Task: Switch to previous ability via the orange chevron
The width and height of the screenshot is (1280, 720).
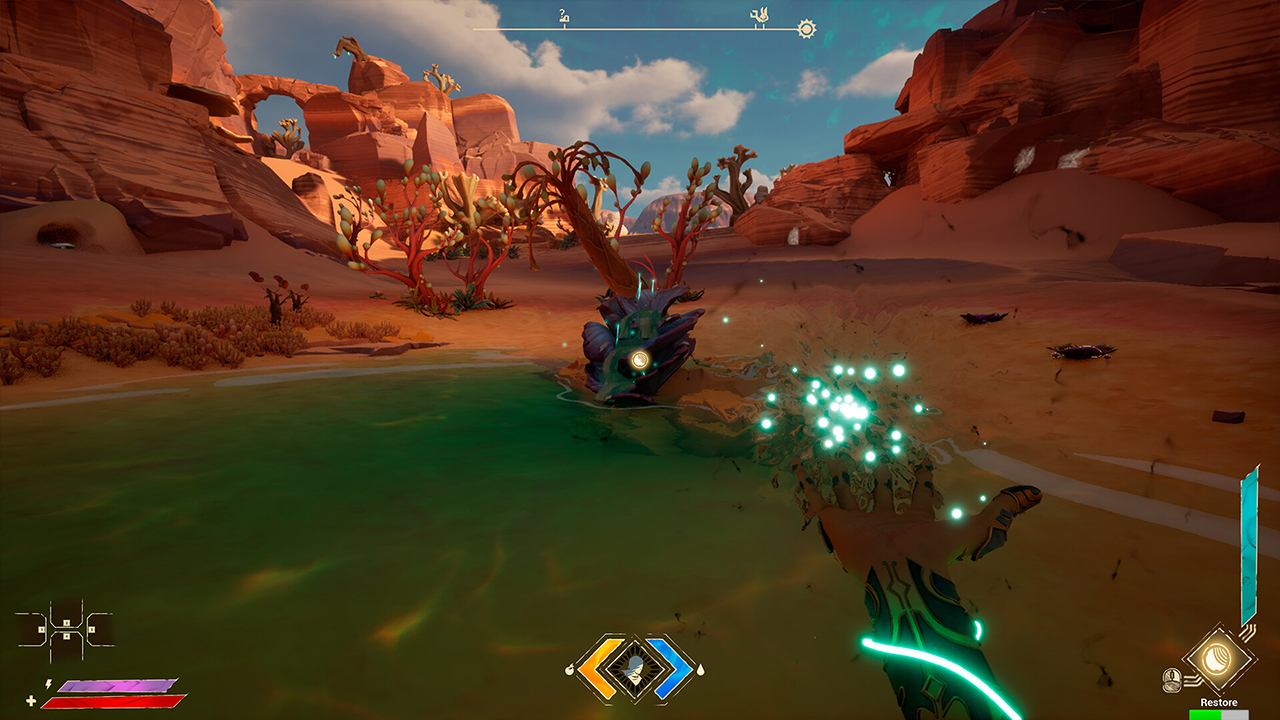Action: click(599, 667)
